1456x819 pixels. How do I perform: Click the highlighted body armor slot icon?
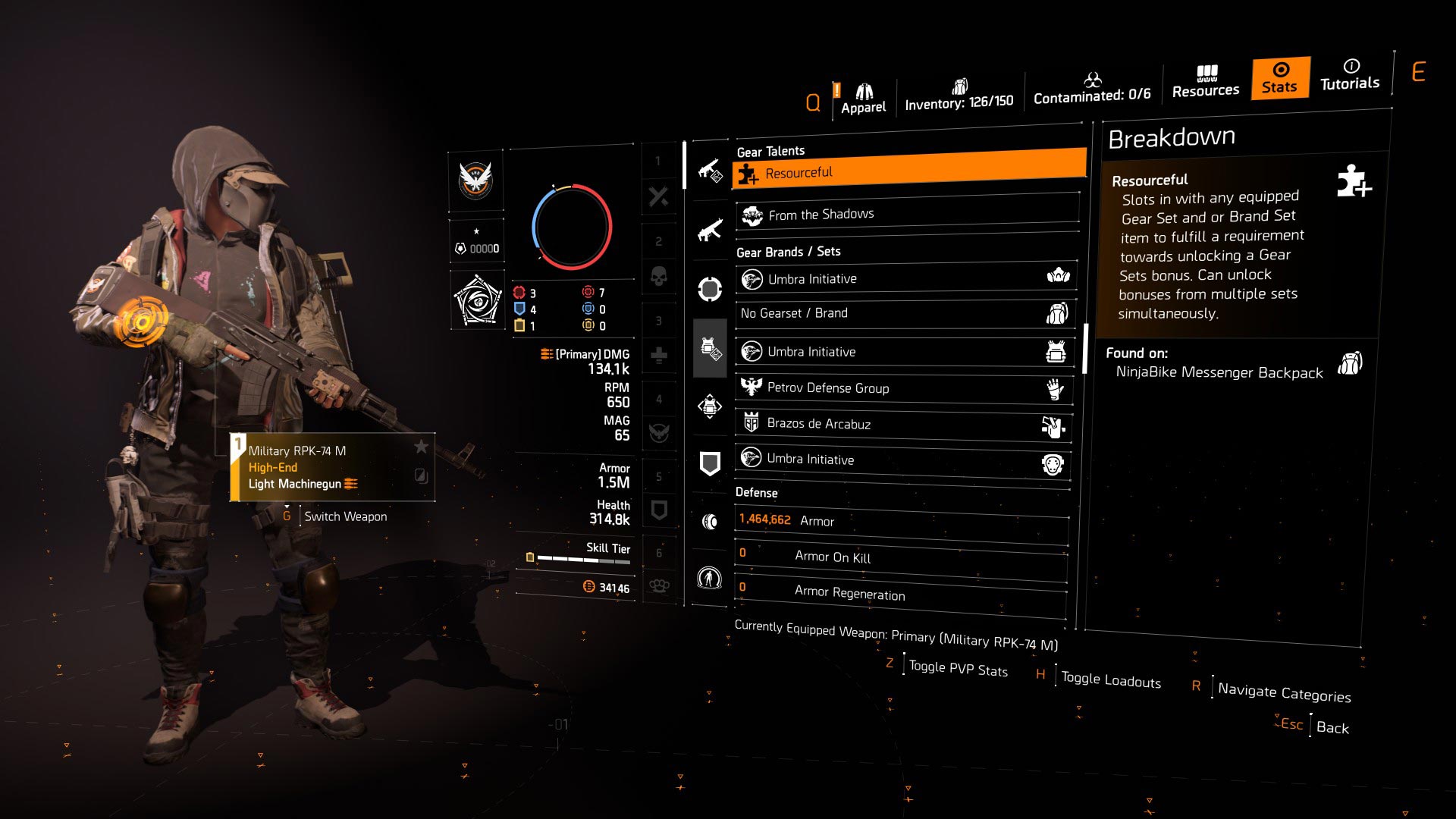709,350
